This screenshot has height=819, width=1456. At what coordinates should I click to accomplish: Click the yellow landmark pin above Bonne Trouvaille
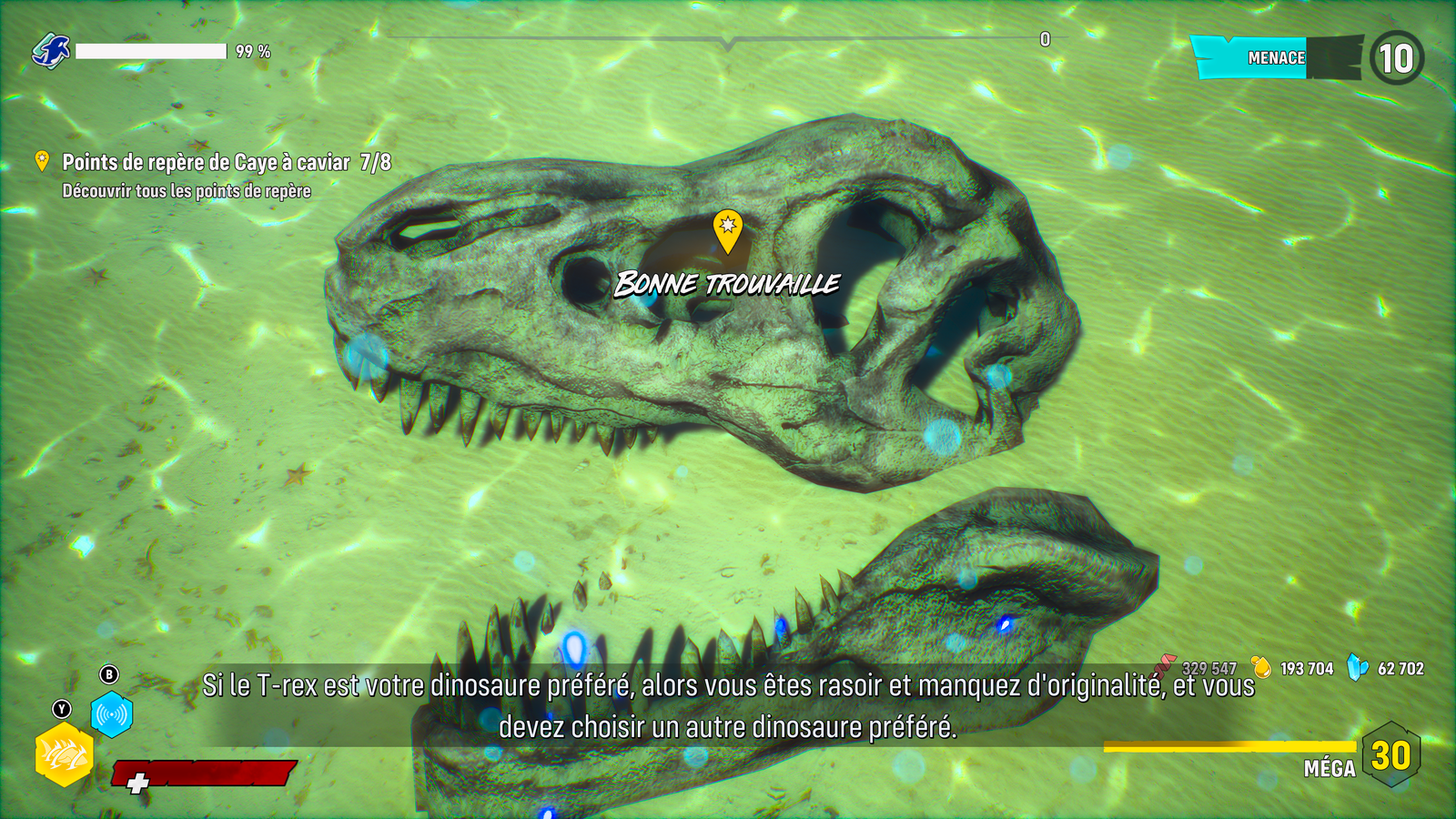(727, 229)
